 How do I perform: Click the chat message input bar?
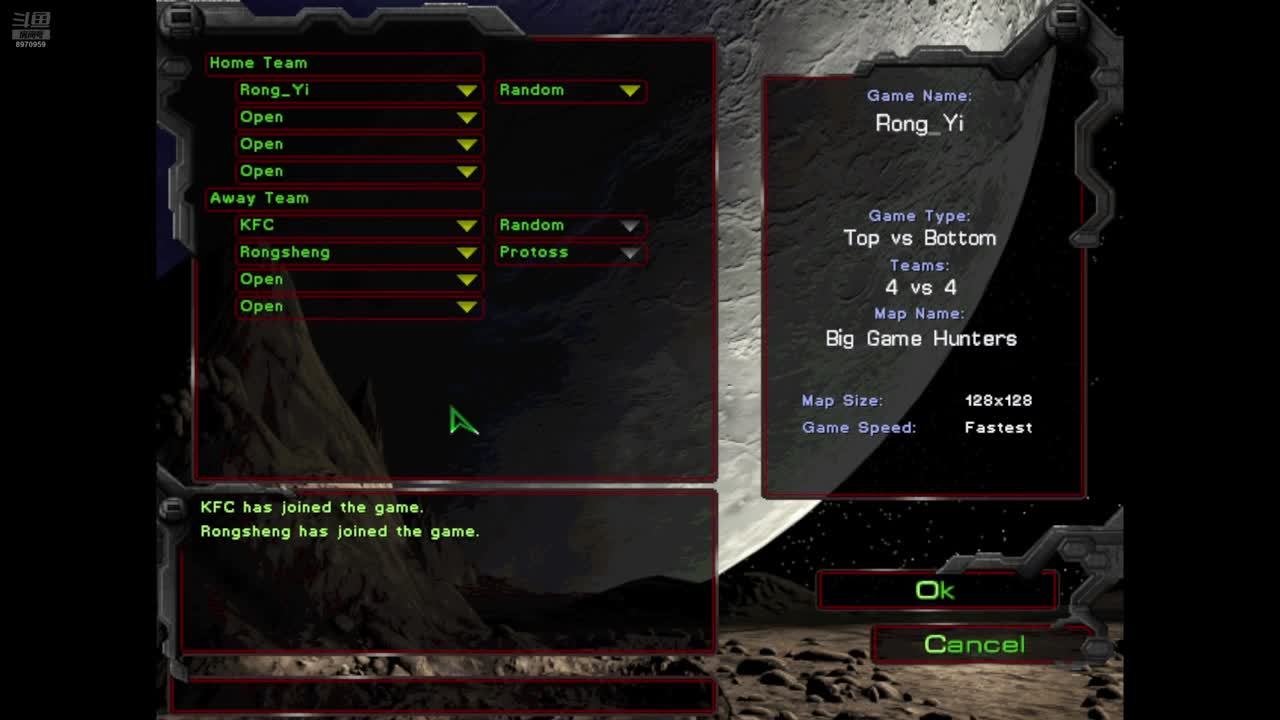(445, 694)
